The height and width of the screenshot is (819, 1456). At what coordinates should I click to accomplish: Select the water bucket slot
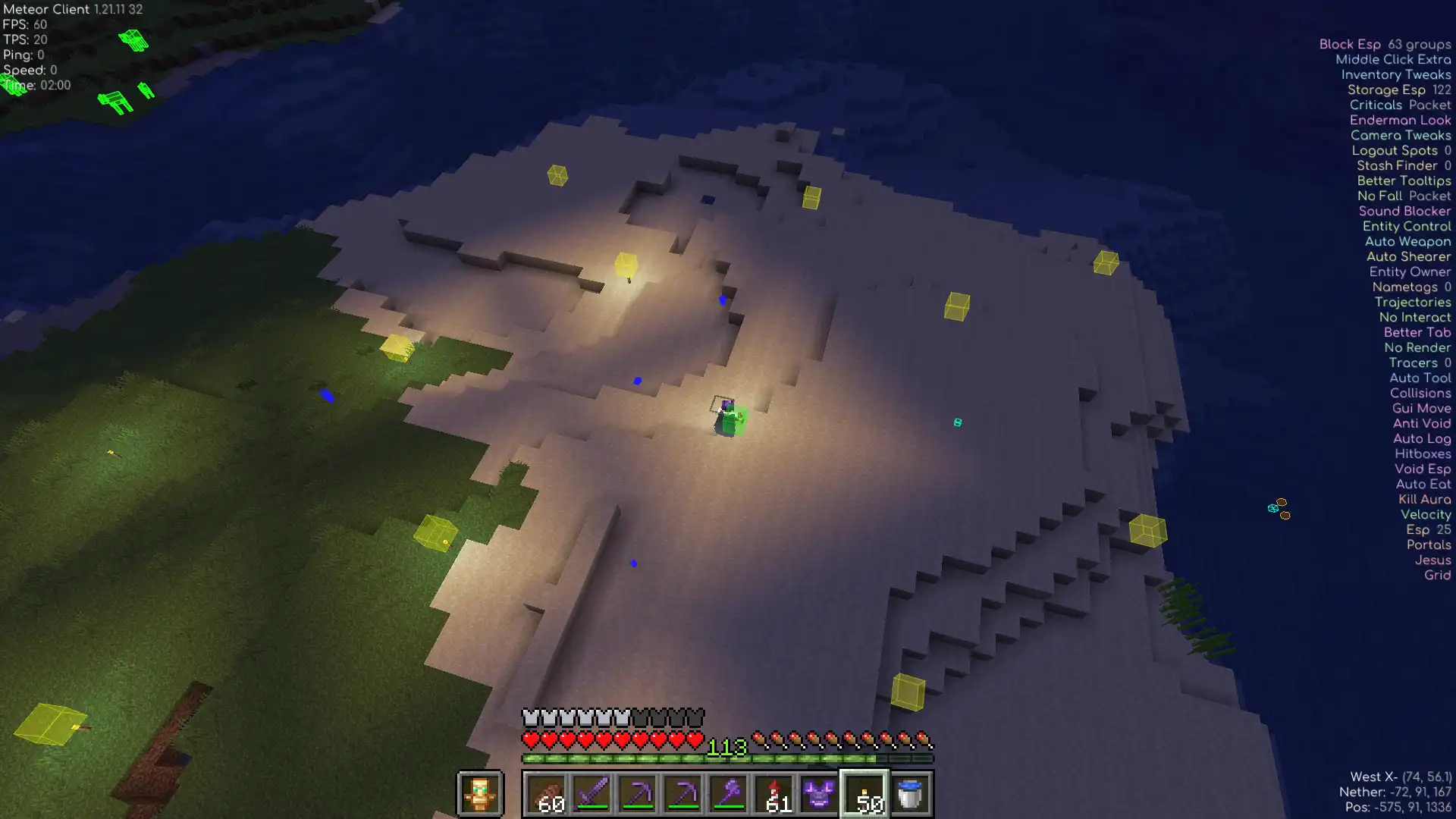[910, 794]
